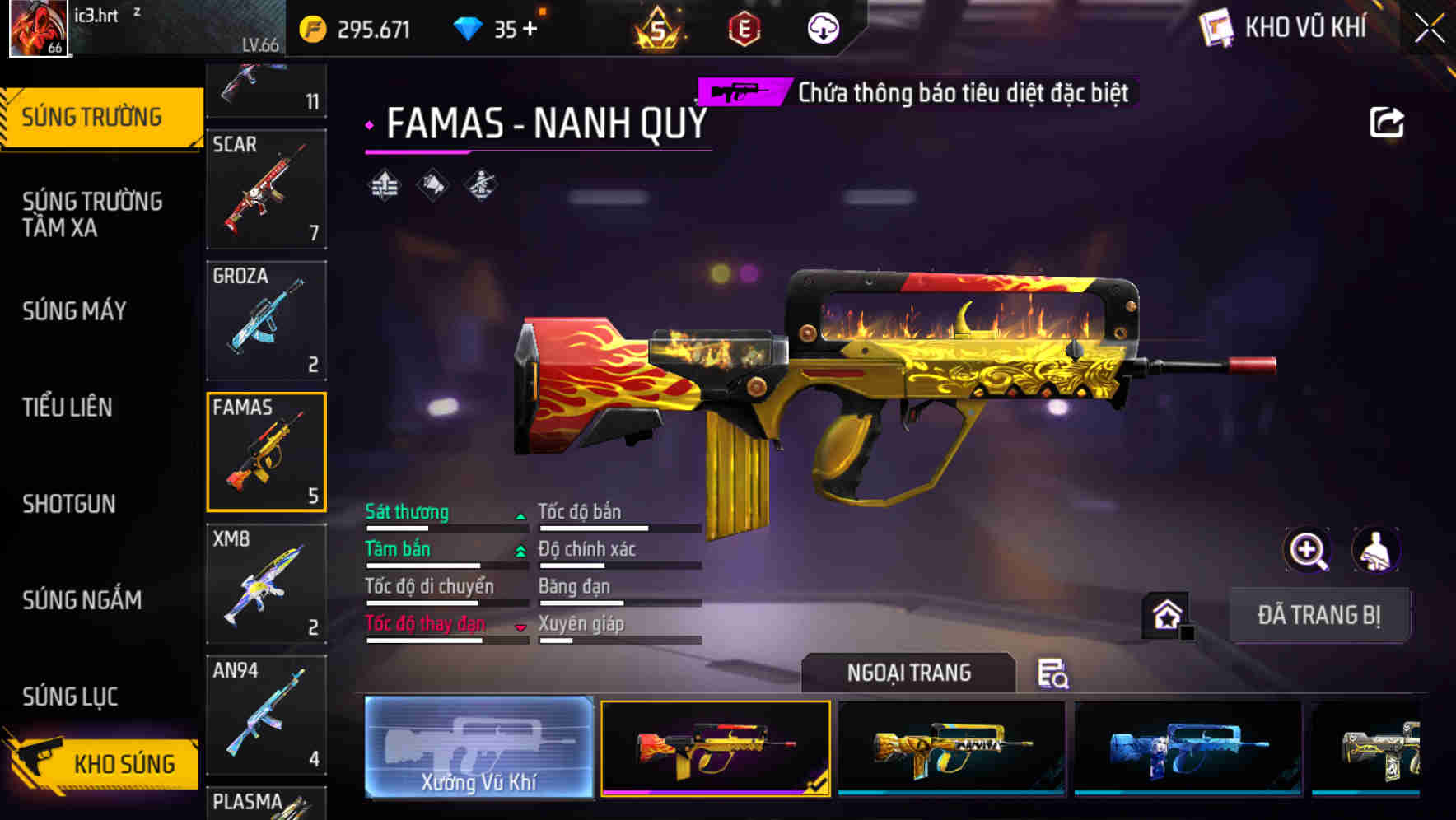Viewport: 1456px width, 820px height.
Task: Open the share icon near weapon name
Action: 1387,122
